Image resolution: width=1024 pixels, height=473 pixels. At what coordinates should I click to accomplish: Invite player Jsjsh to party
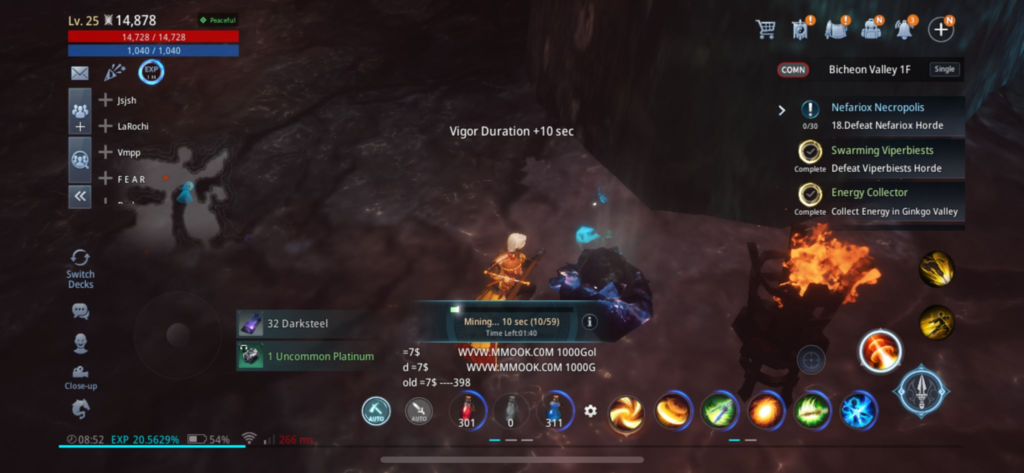pos(106,100)
